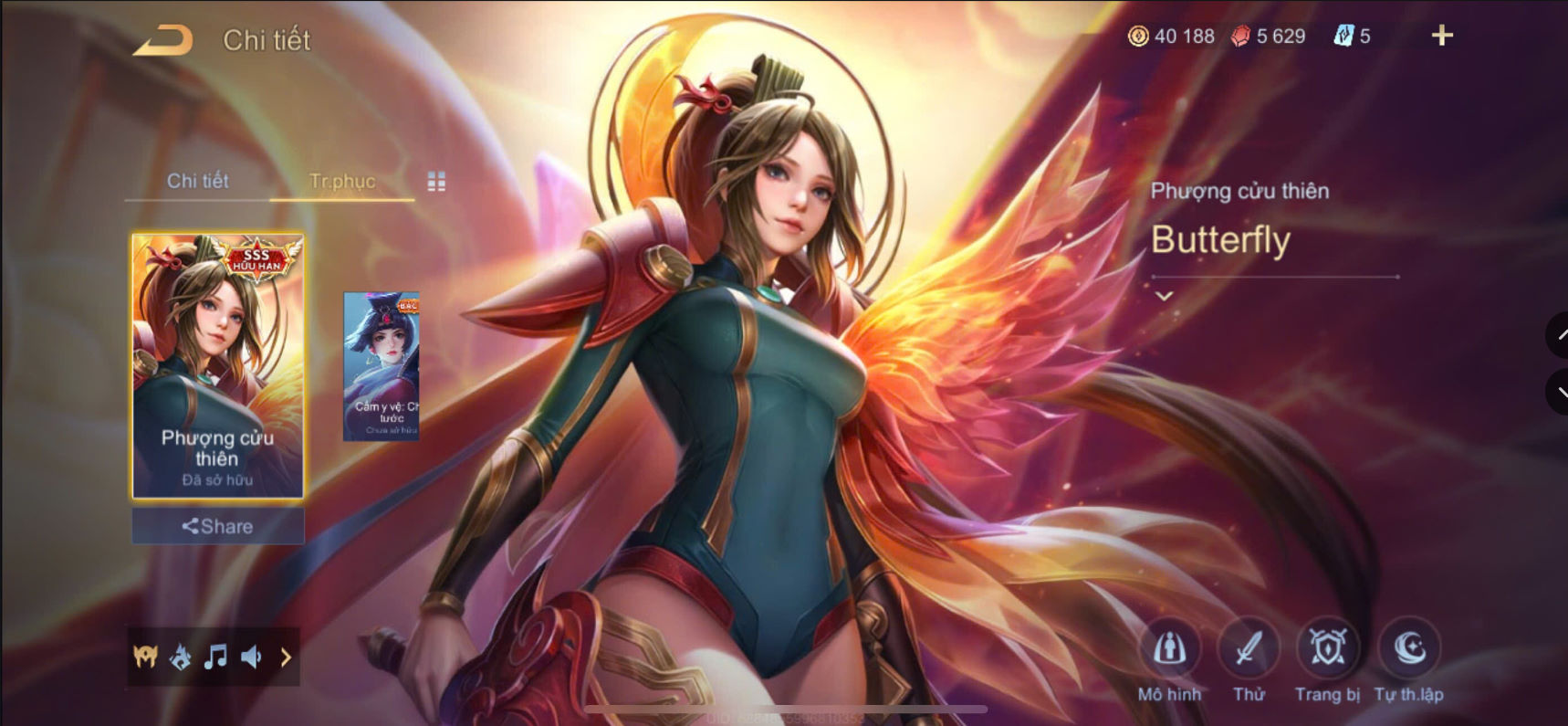Expand bottom-left icon bar with right arrow
Image resolution: width=1568 pixels, height=726 pixels.
(x=287, y=657)
